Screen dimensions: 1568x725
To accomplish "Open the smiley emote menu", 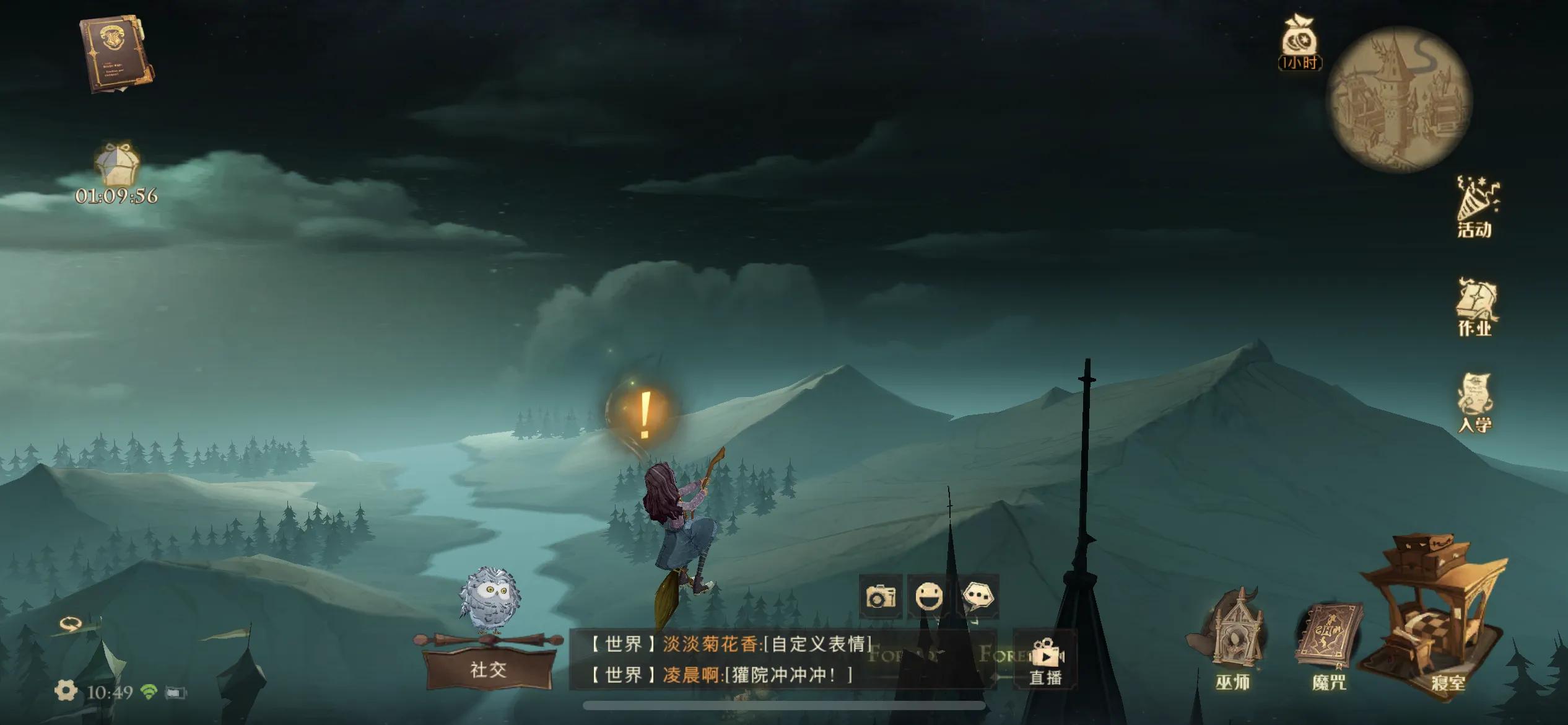I will [929, 597].
